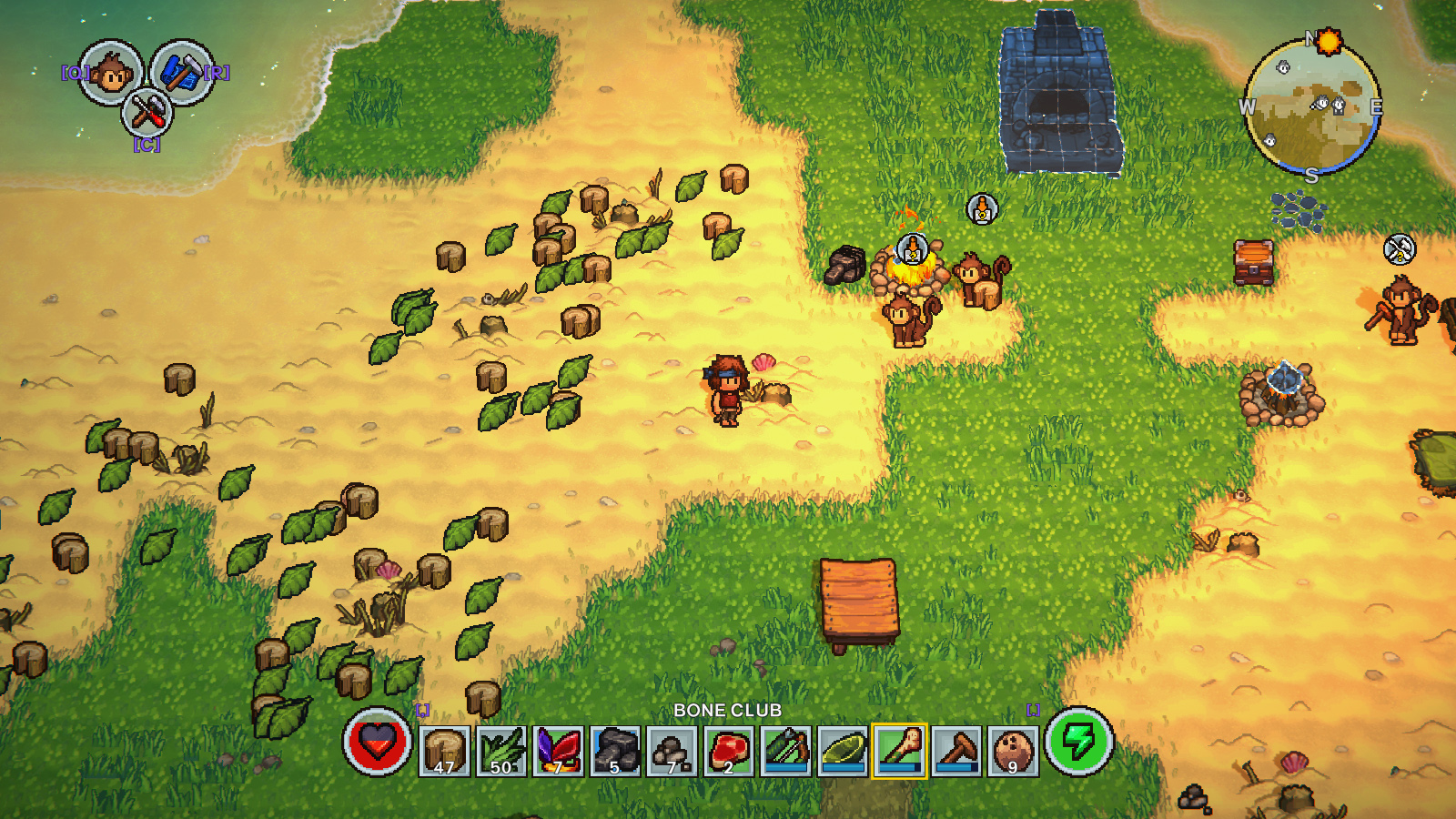Select the green leaf bowl slot
The width and height of the screenshot is (1456, 819).
843,752
